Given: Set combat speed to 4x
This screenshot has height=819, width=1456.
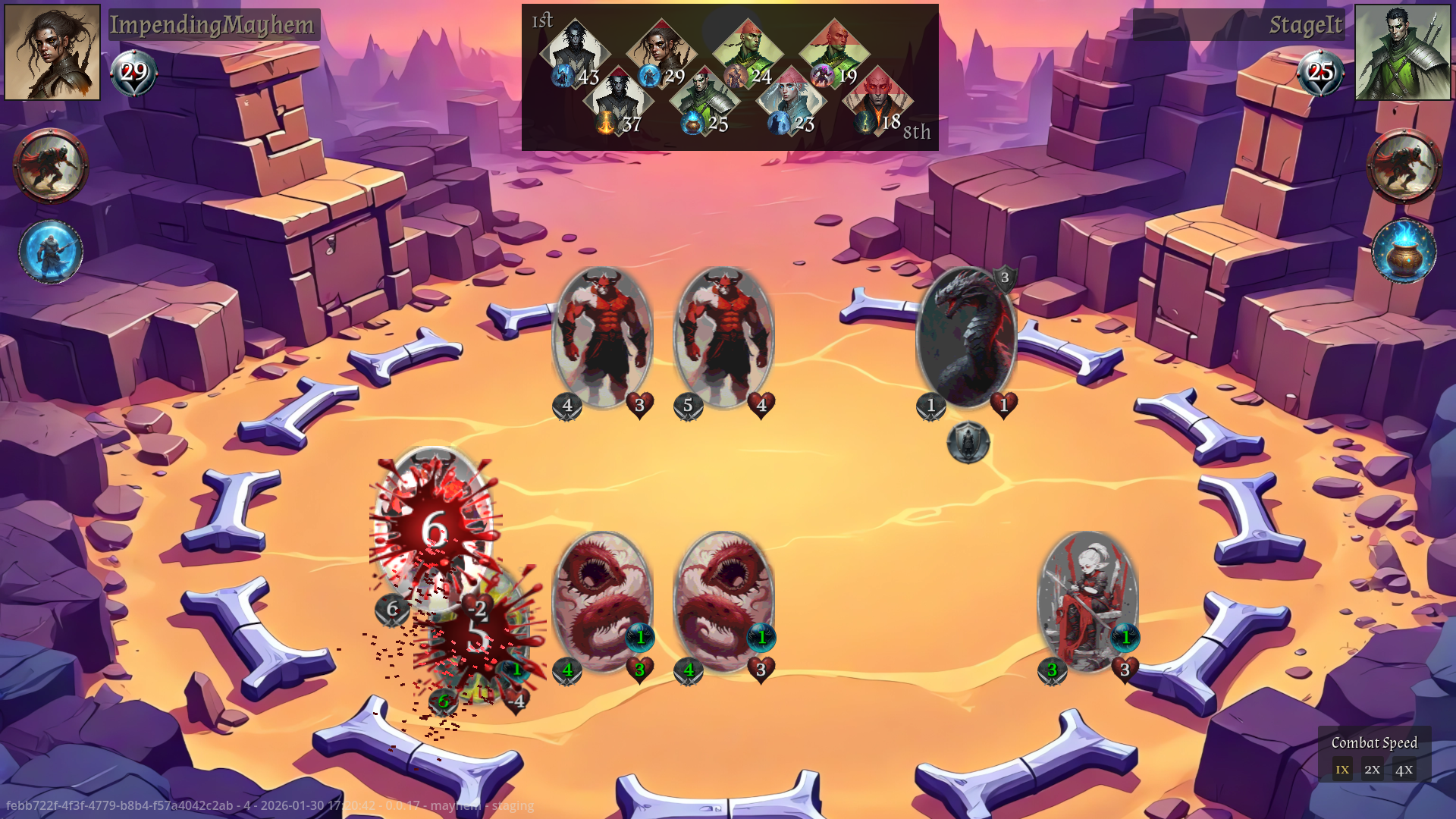Looking at the screenshot, I should point(1404,769).
